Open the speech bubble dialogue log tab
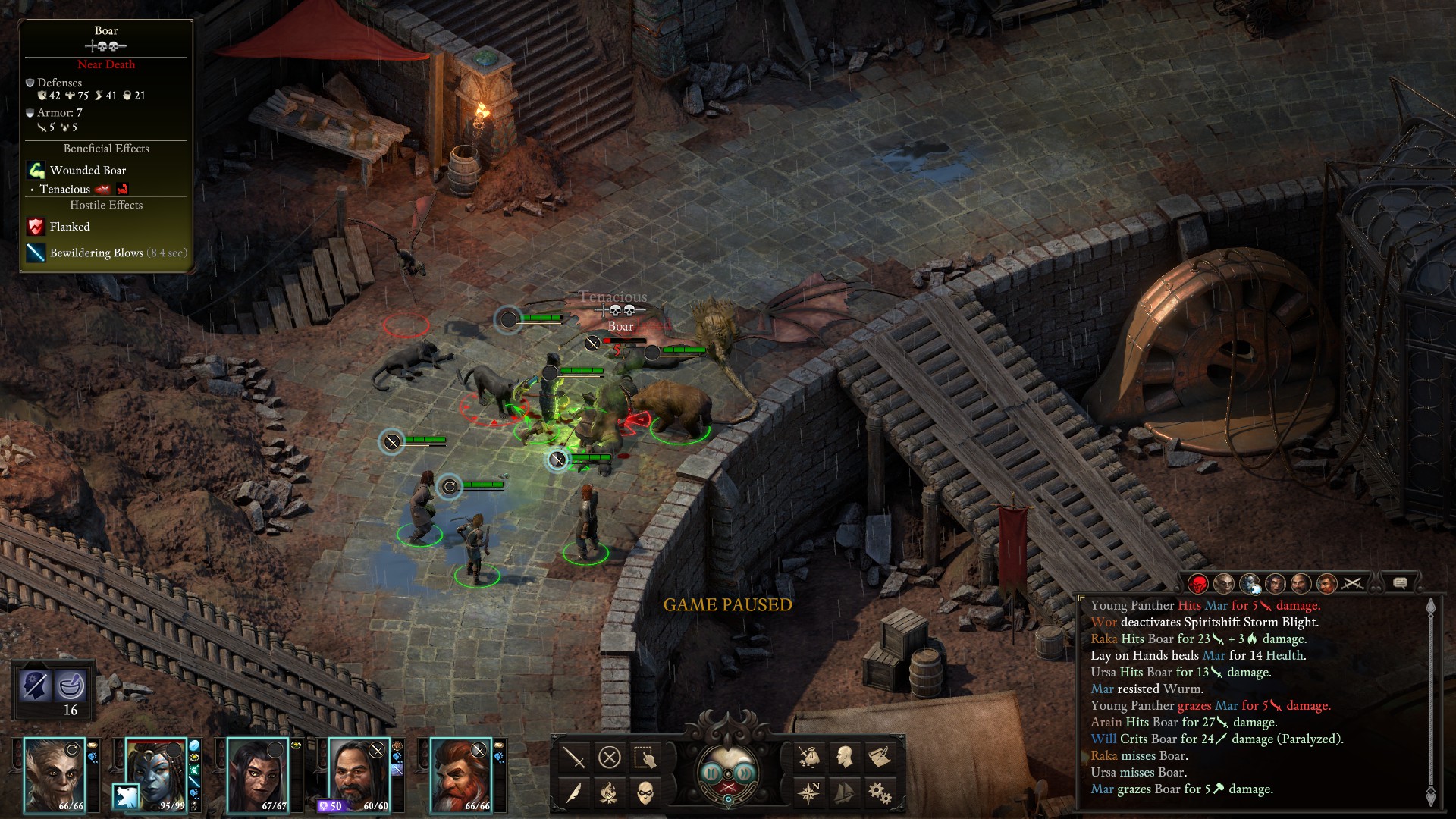1456x819 pixels. (1400, 582)
